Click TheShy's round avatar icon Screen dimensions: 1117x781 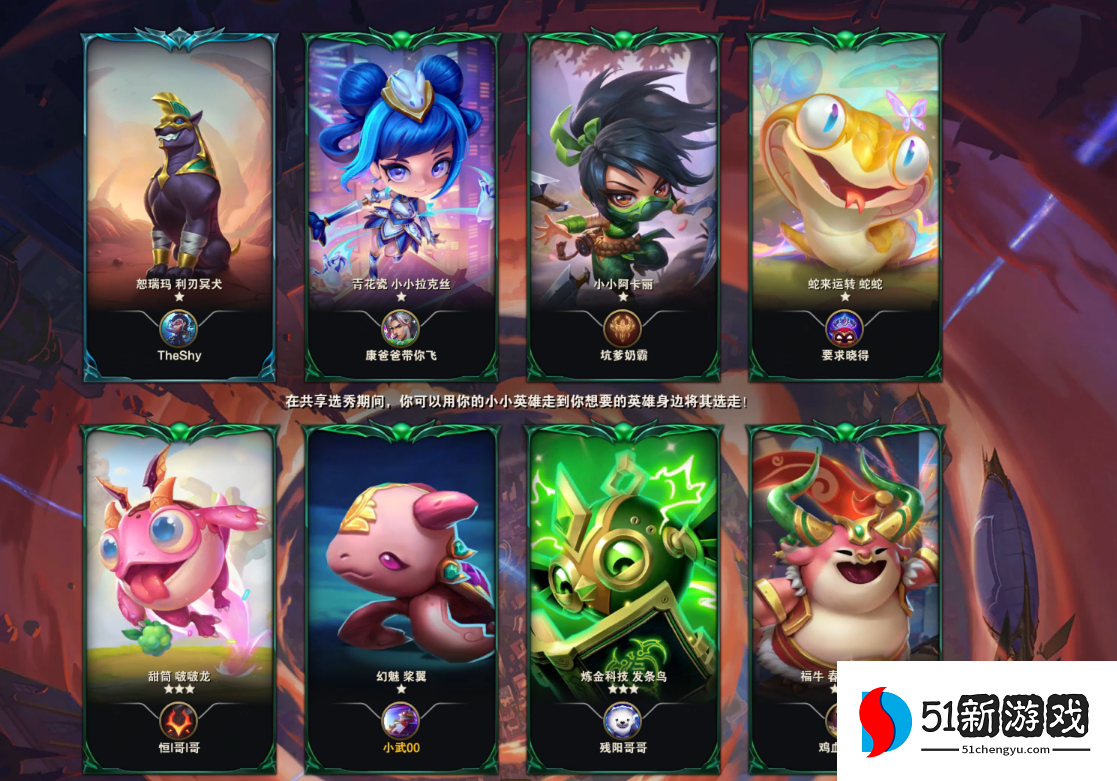(179, 328)
